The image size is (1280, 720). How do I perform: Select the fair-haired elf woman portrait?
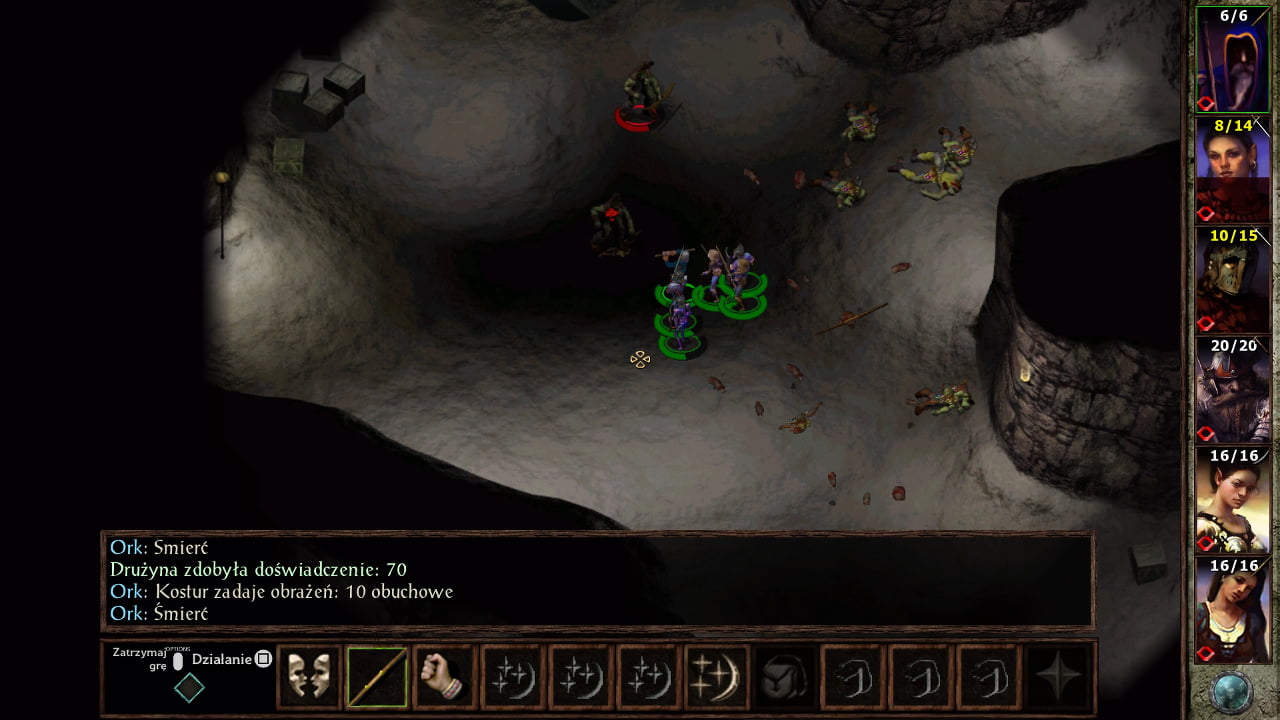[1232, 500]
